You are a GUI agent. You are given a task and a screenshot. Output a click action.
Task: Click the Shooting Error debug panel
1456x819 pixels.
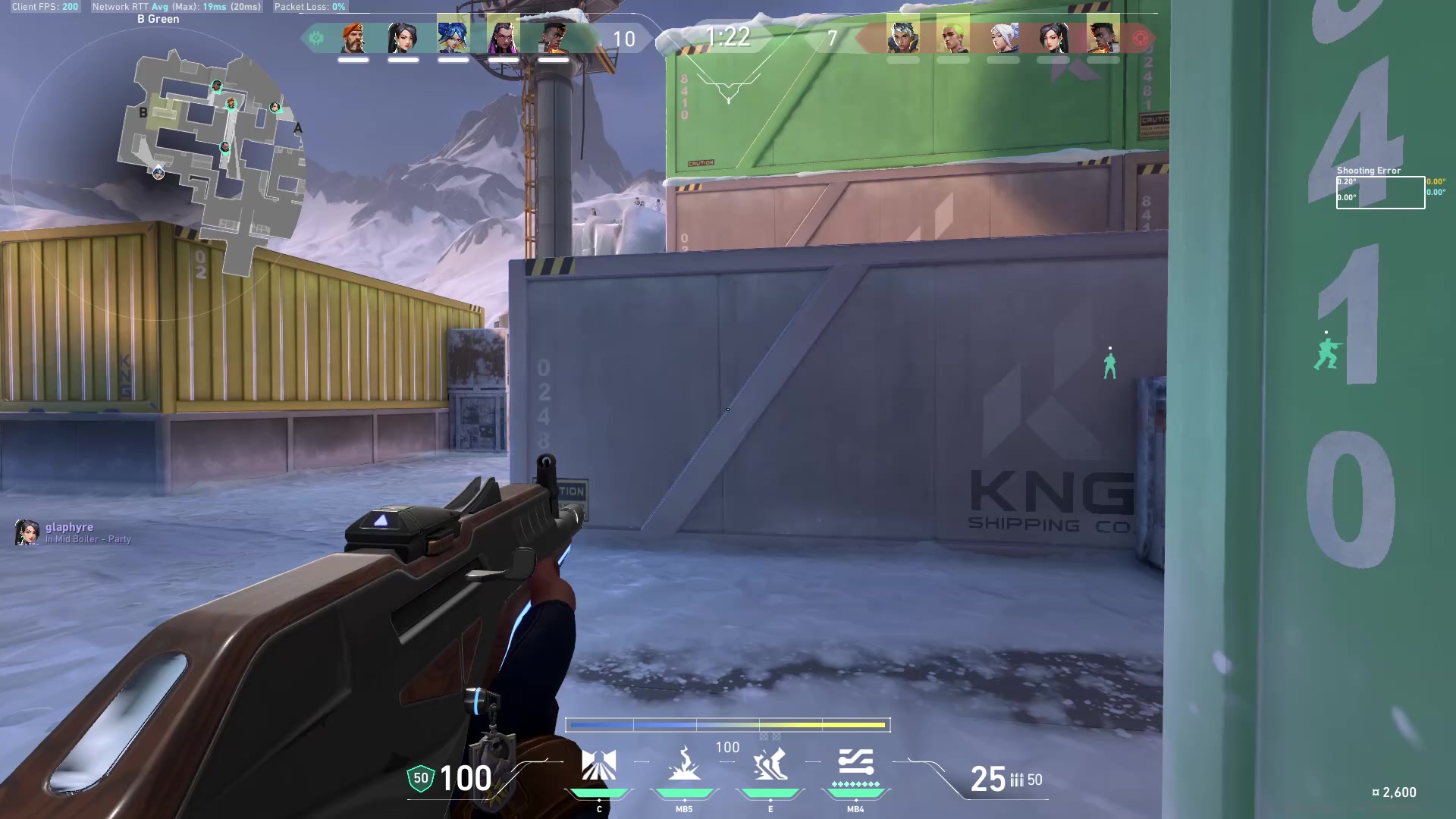coord(1380,187)
